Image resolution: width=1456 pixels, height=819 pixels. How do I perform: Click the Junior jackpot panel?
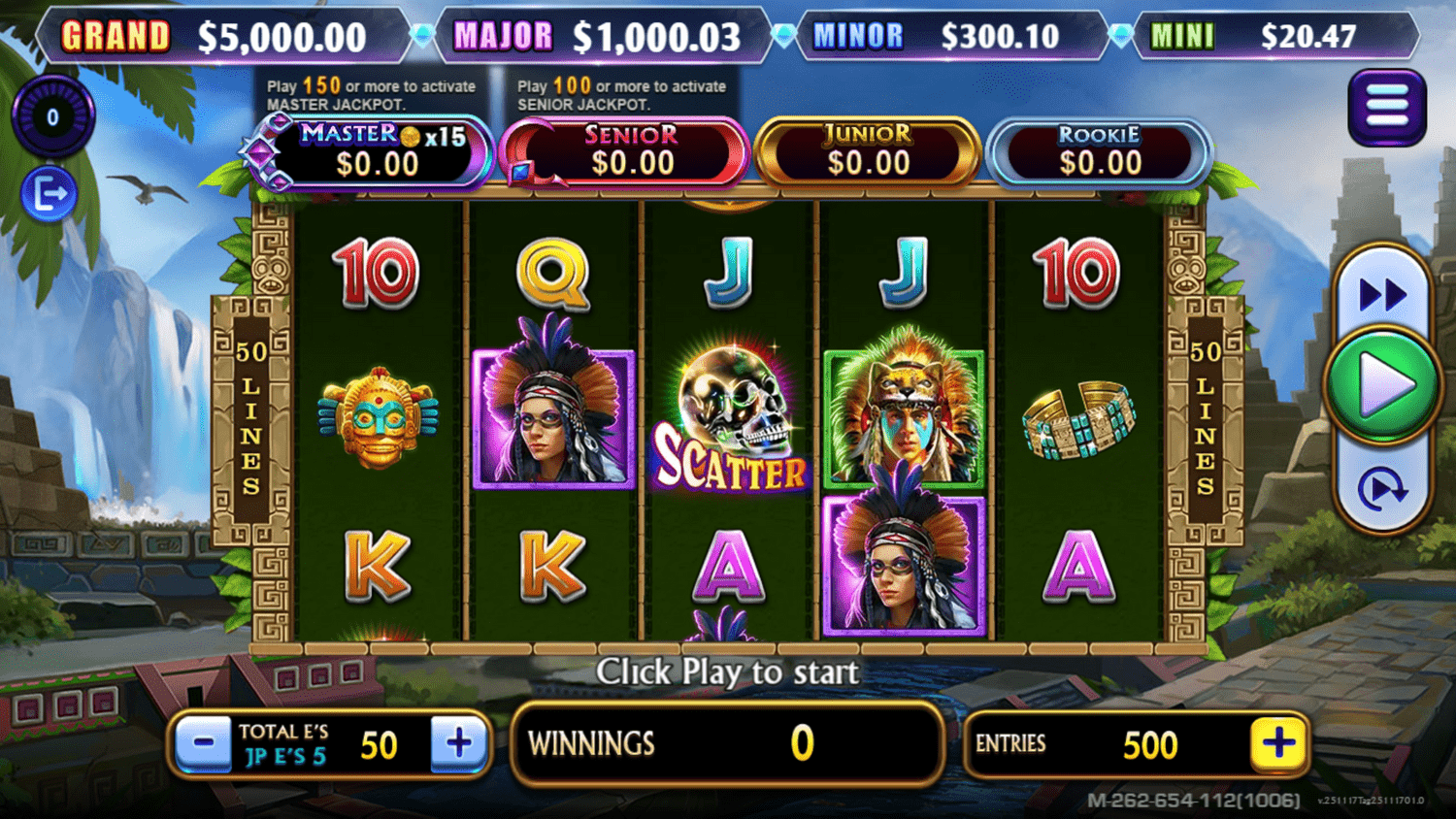tap(868, 152)
